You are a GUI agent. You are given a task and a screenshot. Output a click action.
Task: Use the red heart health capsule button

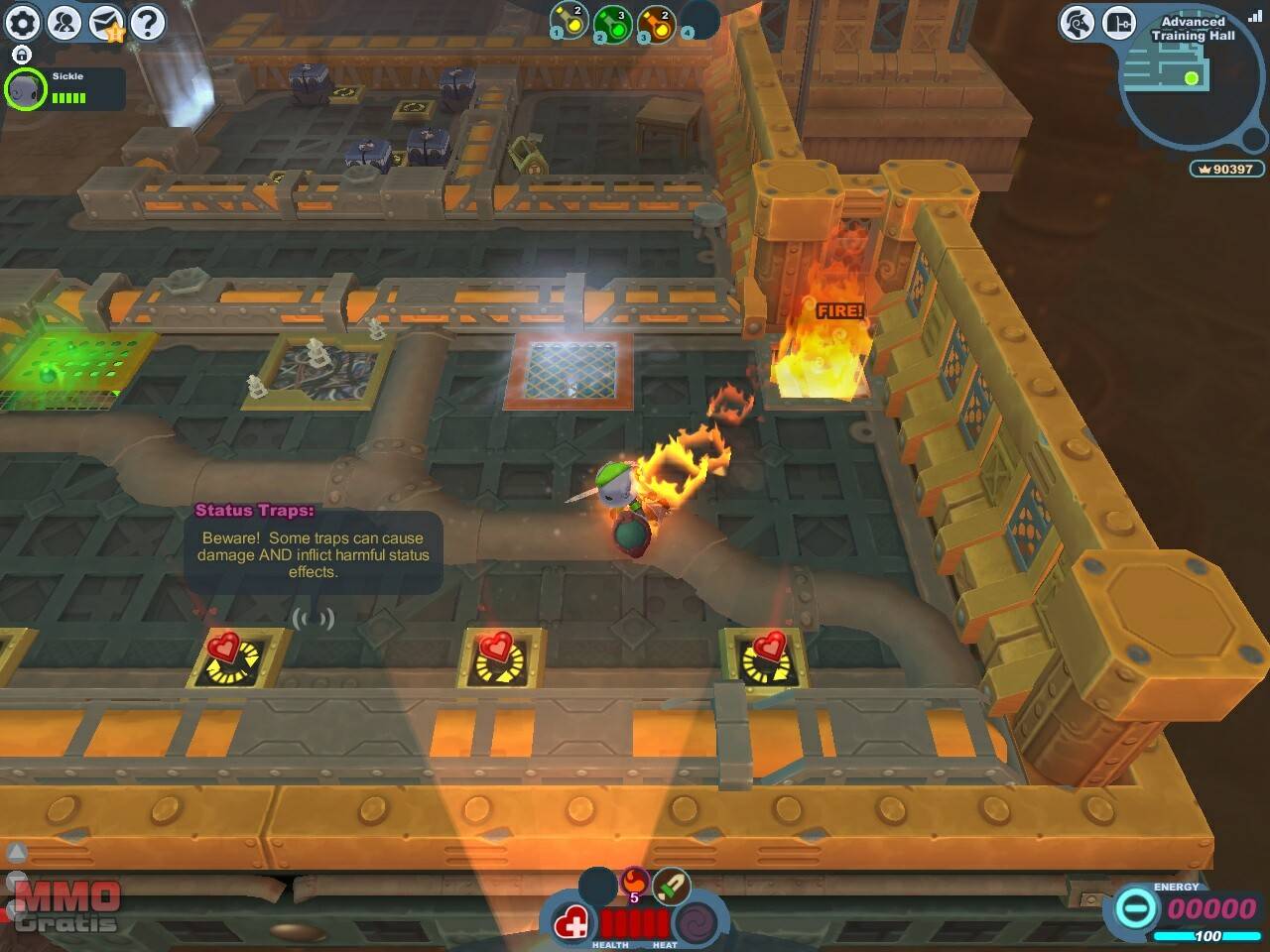(572, 926)
